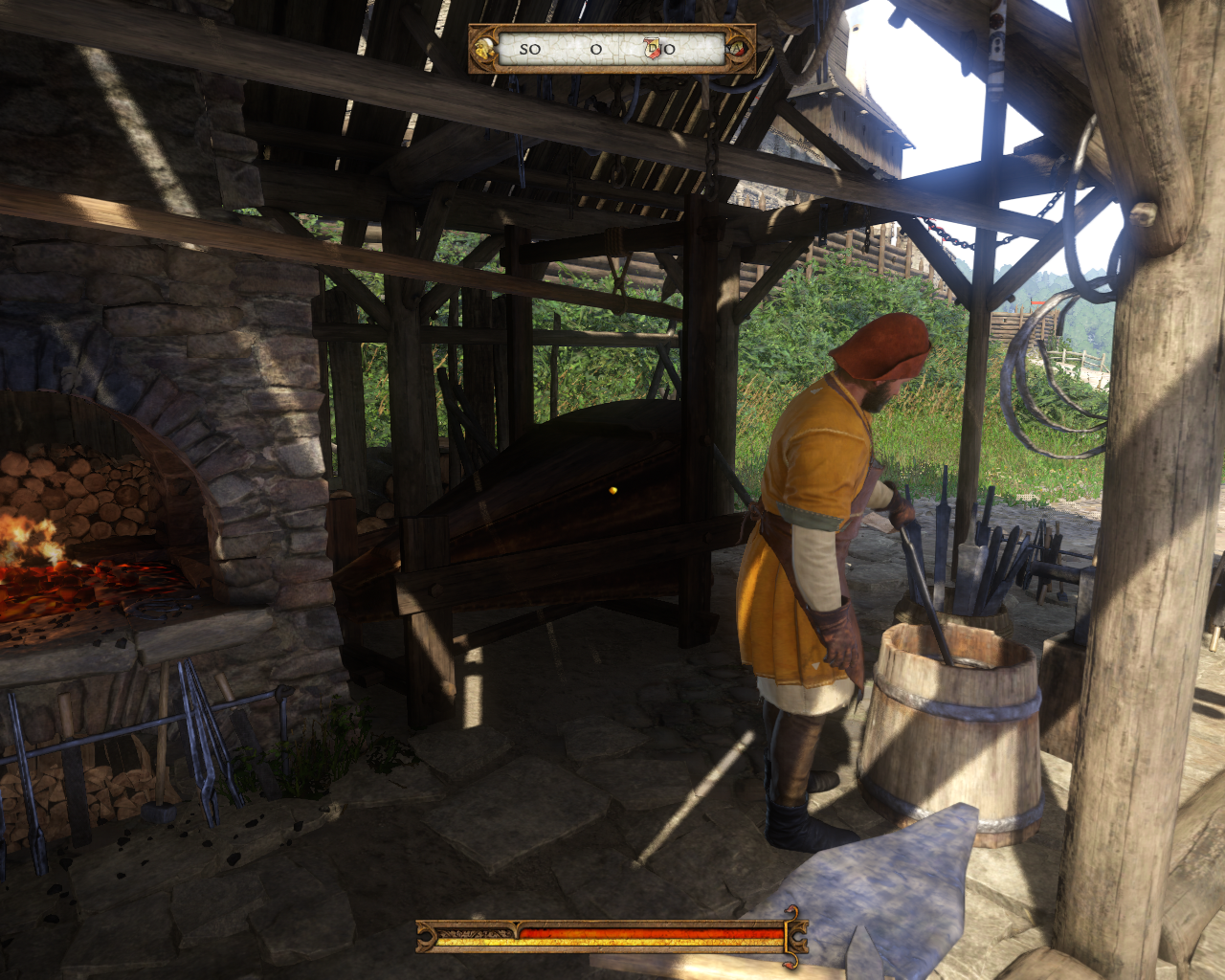Click the golden sun icon on the compass
The image size is (1225, 980).
click(486, 49)
